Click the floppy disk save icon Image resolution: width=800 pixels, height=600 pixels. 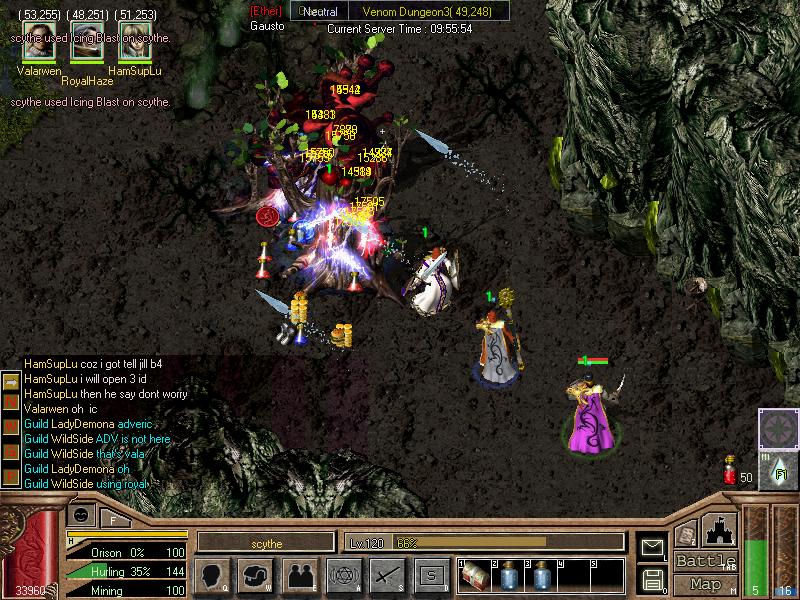point(653,578)
